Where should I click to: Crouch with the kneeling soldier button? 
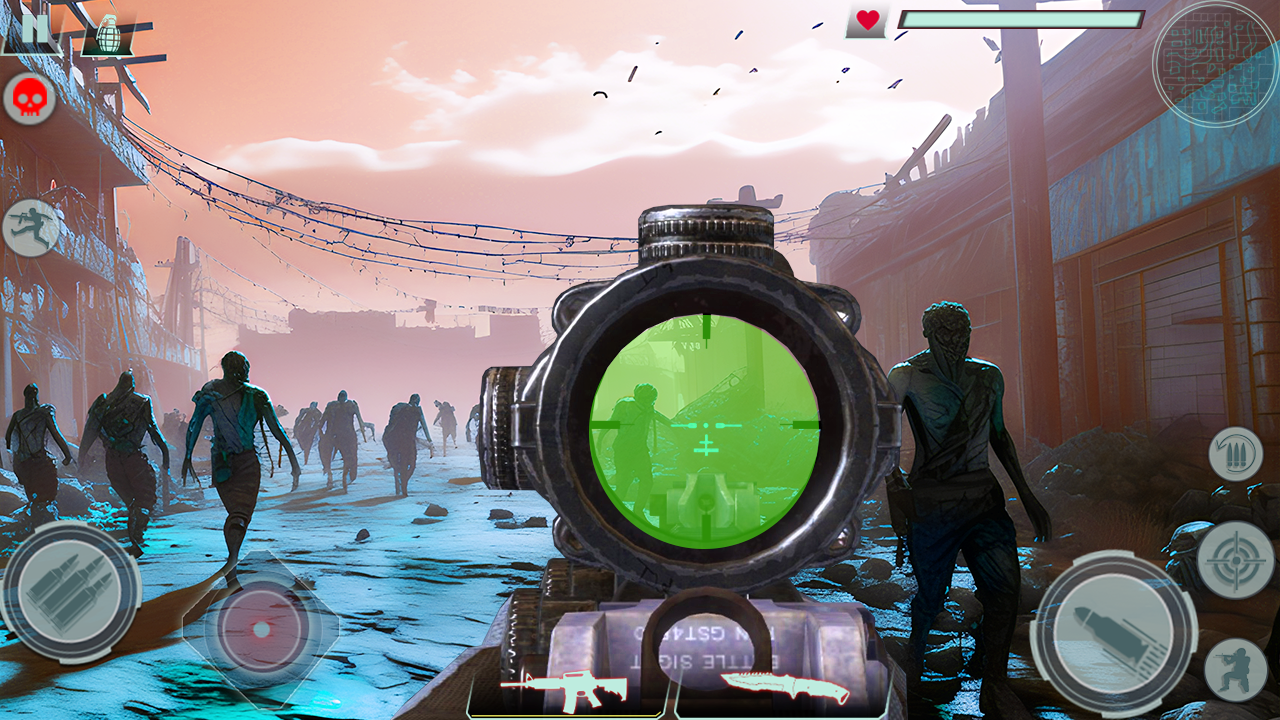tap(1235, 668)
